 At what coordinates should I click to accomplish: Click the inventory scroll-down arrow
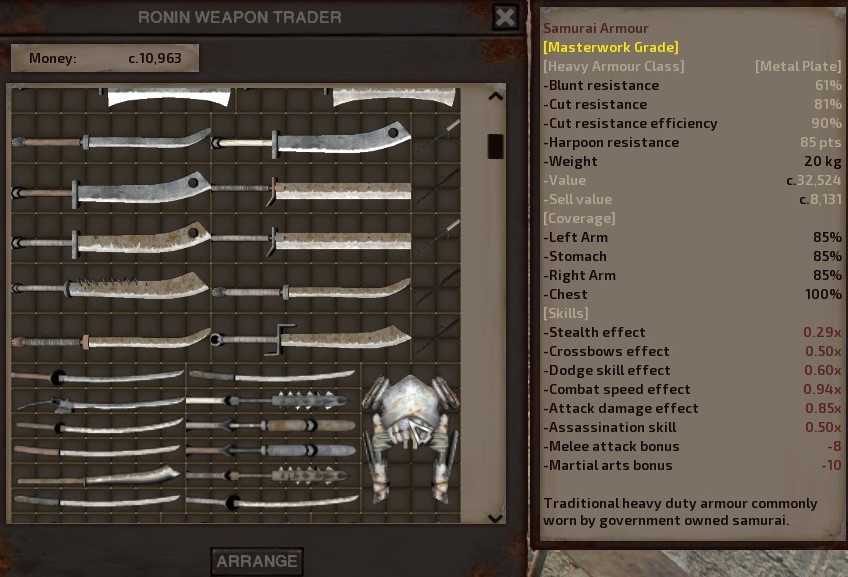[495, 517]
